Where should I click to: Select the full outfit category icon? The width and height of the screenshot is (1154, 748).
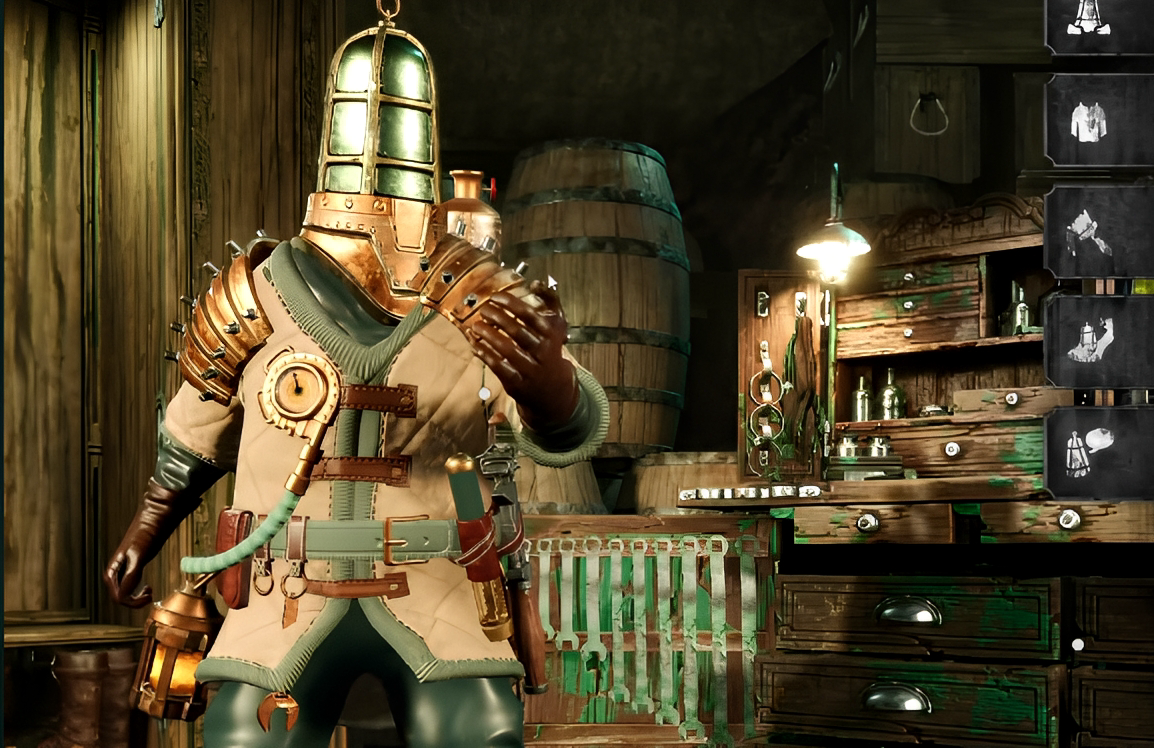coord(1097,20)
